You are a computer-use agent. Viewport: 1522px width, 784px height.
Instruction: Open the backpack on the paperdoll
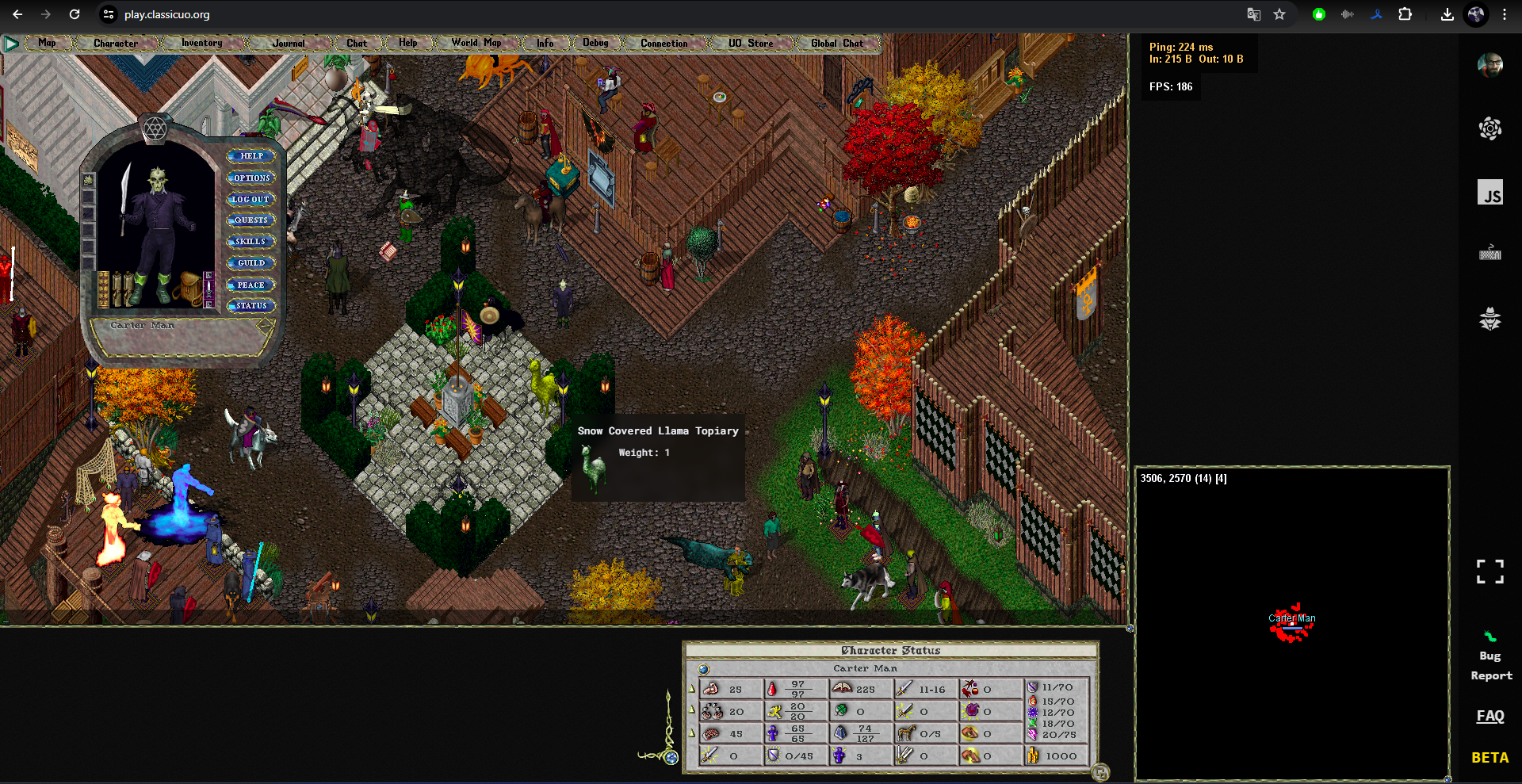(190, 289)
